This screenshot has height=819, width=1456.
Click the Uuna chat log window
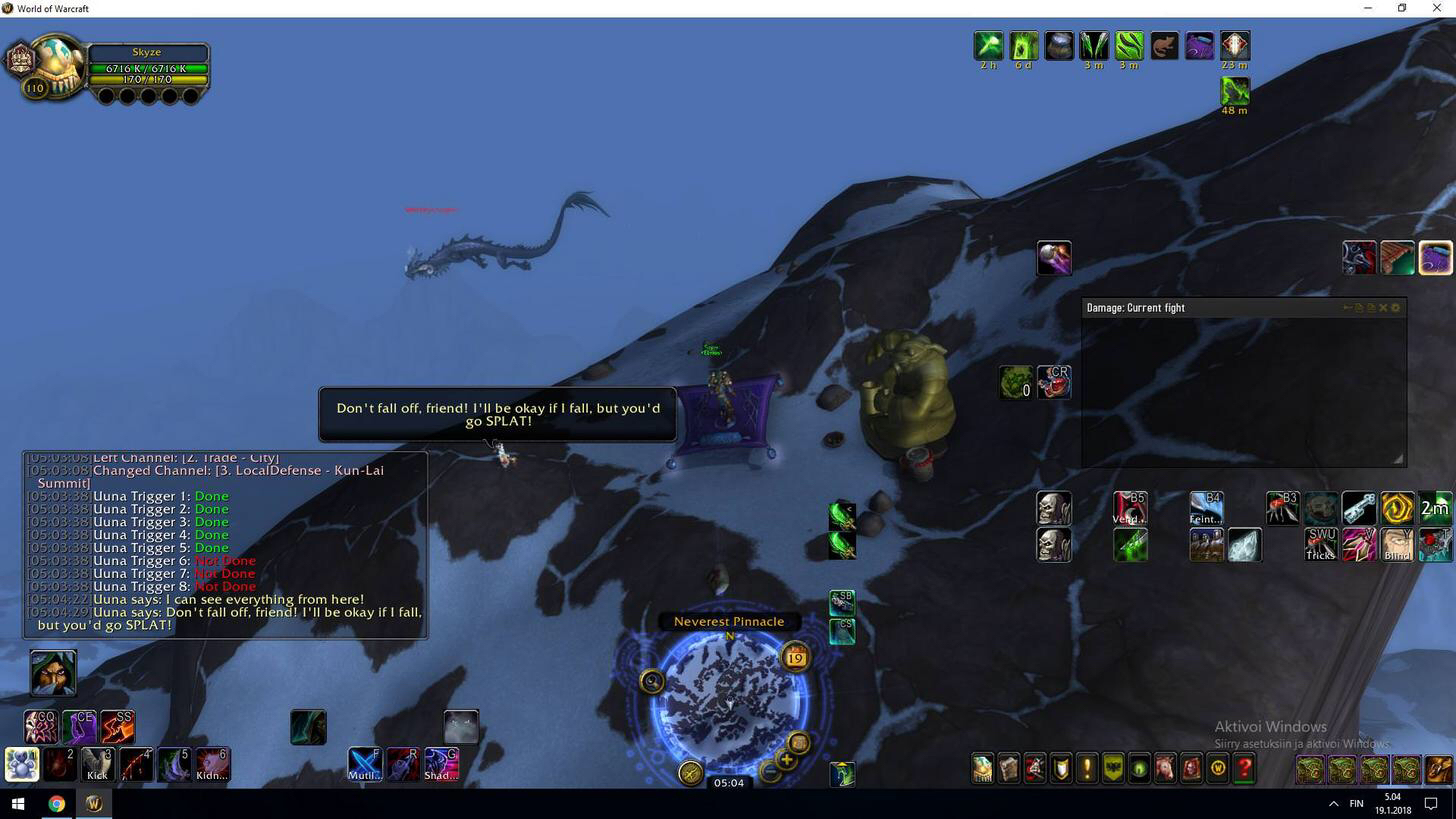pos(225,545)
